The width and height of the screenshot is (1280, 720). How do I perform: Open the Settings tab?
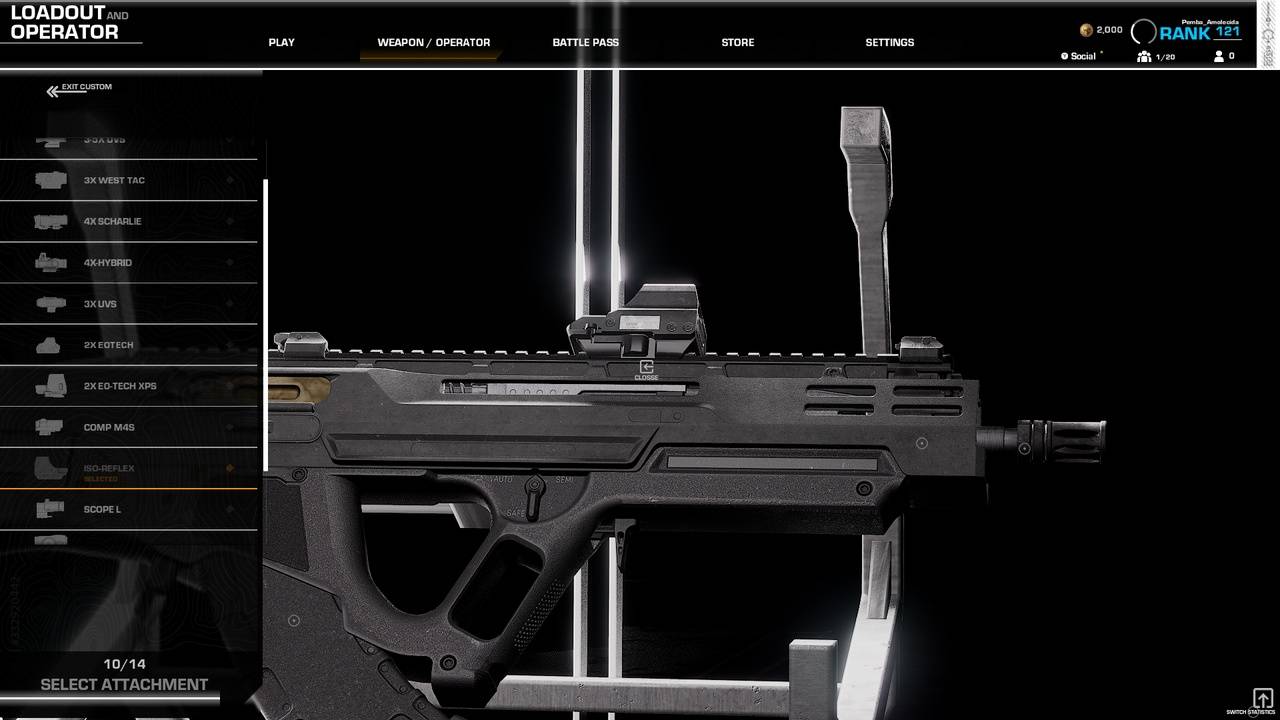click(x=889, y=43)
